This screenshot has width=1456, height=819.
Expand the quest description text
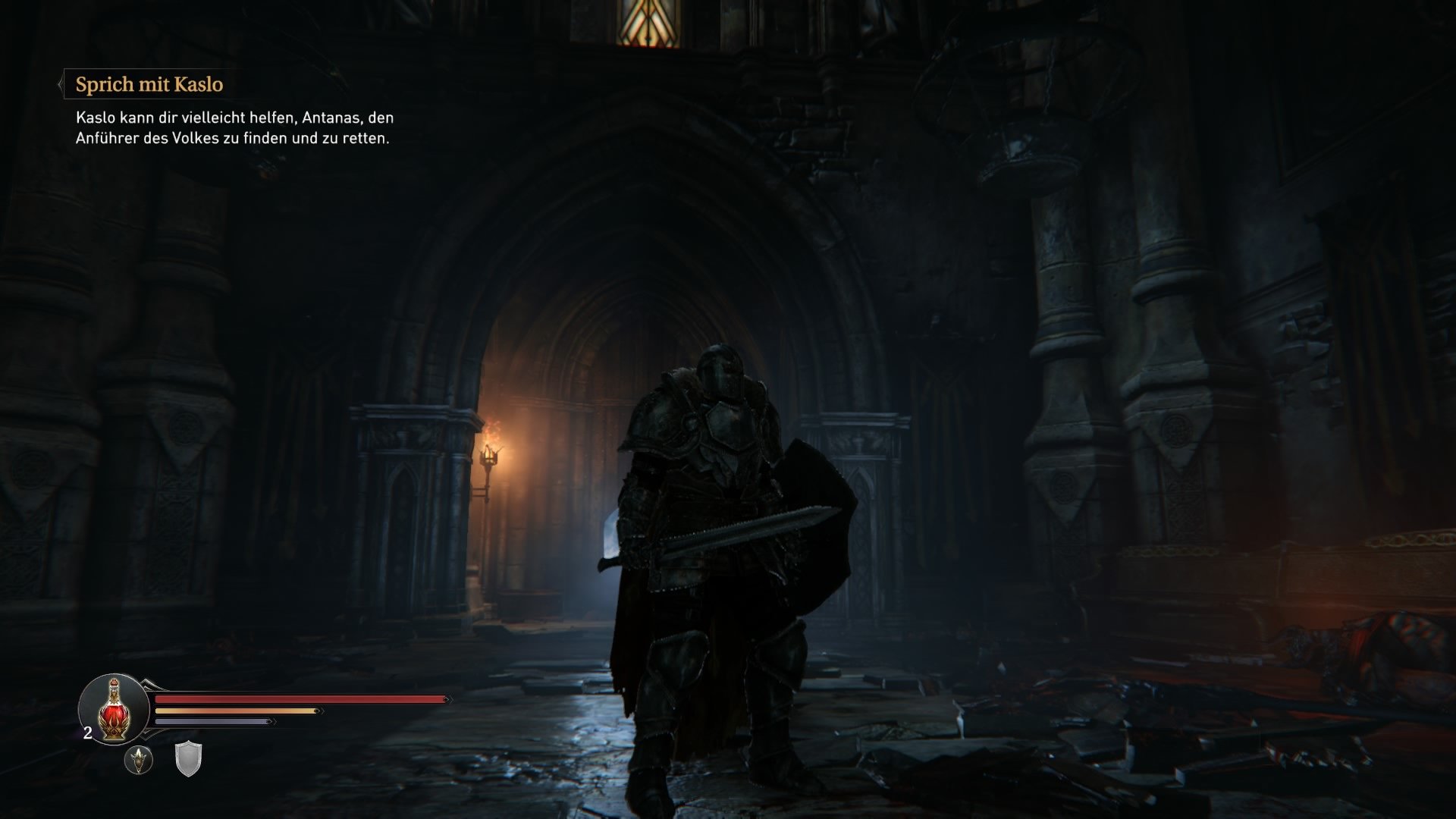(235, 129)
